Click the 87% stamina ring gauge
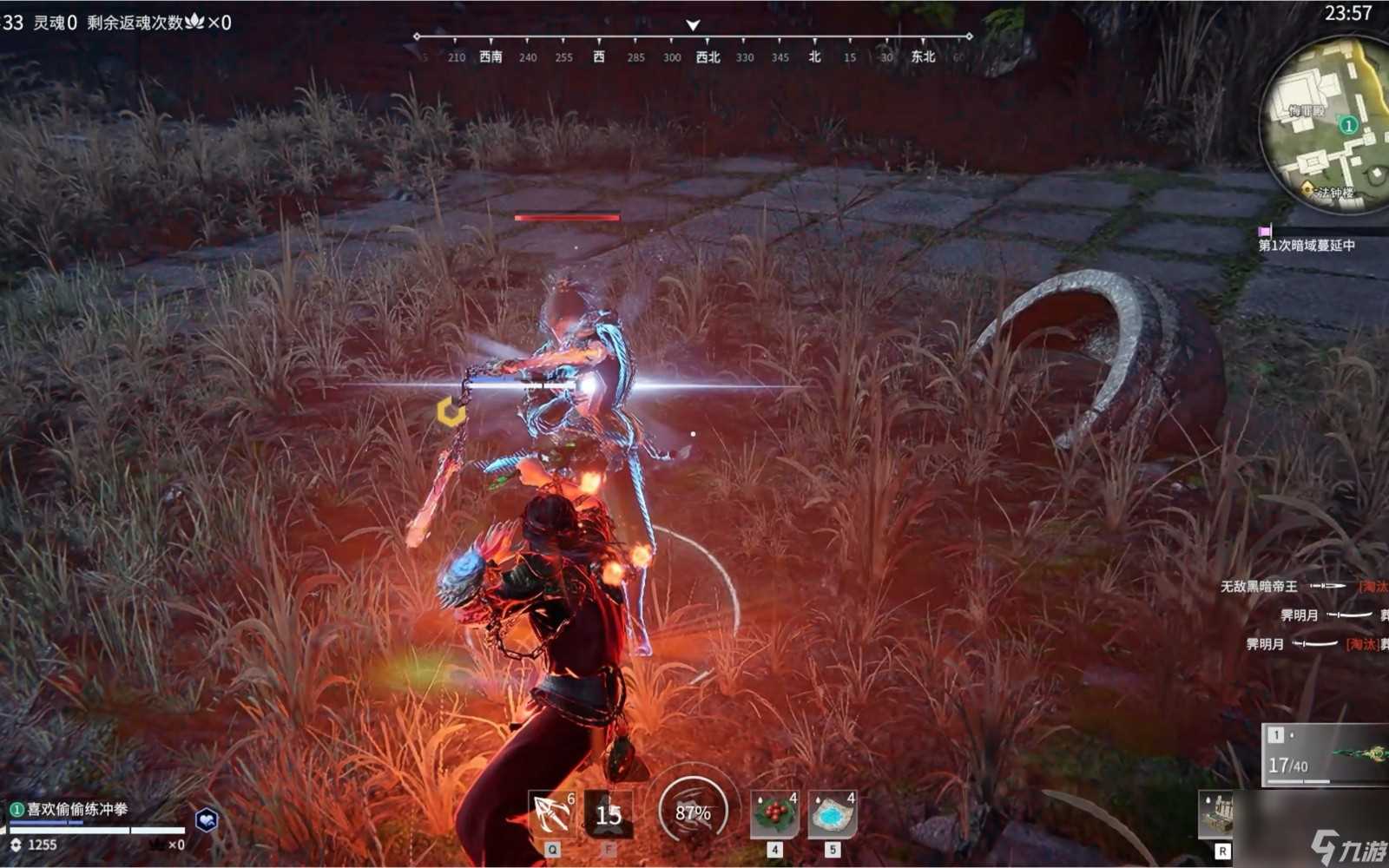Image resolution: width=1389 pixels, height=868 pixels. 692,814
